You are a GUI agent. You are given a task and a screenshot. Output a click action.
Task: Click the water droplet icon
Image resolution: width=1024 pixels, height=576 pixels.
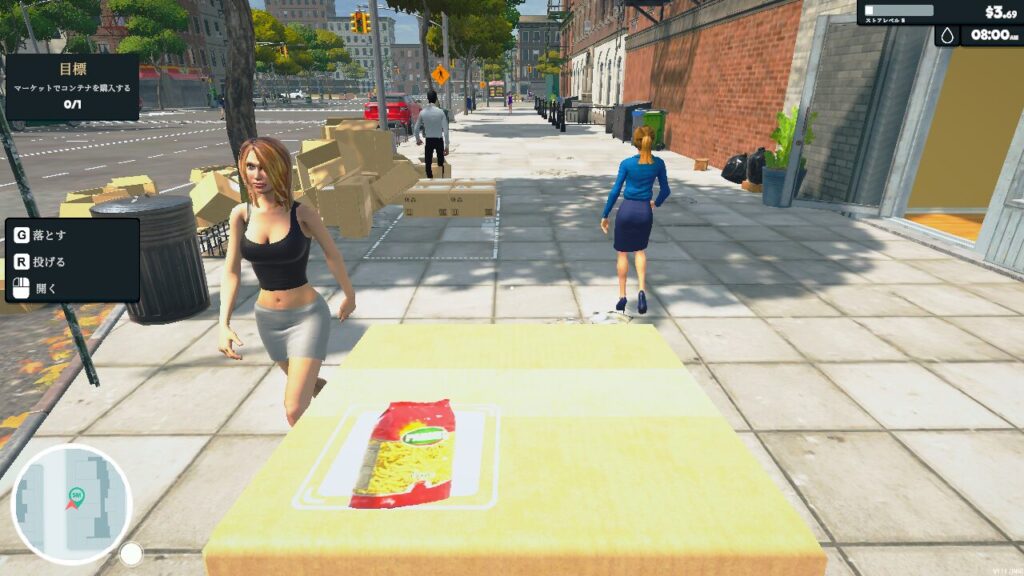click(x=947, y=36)
